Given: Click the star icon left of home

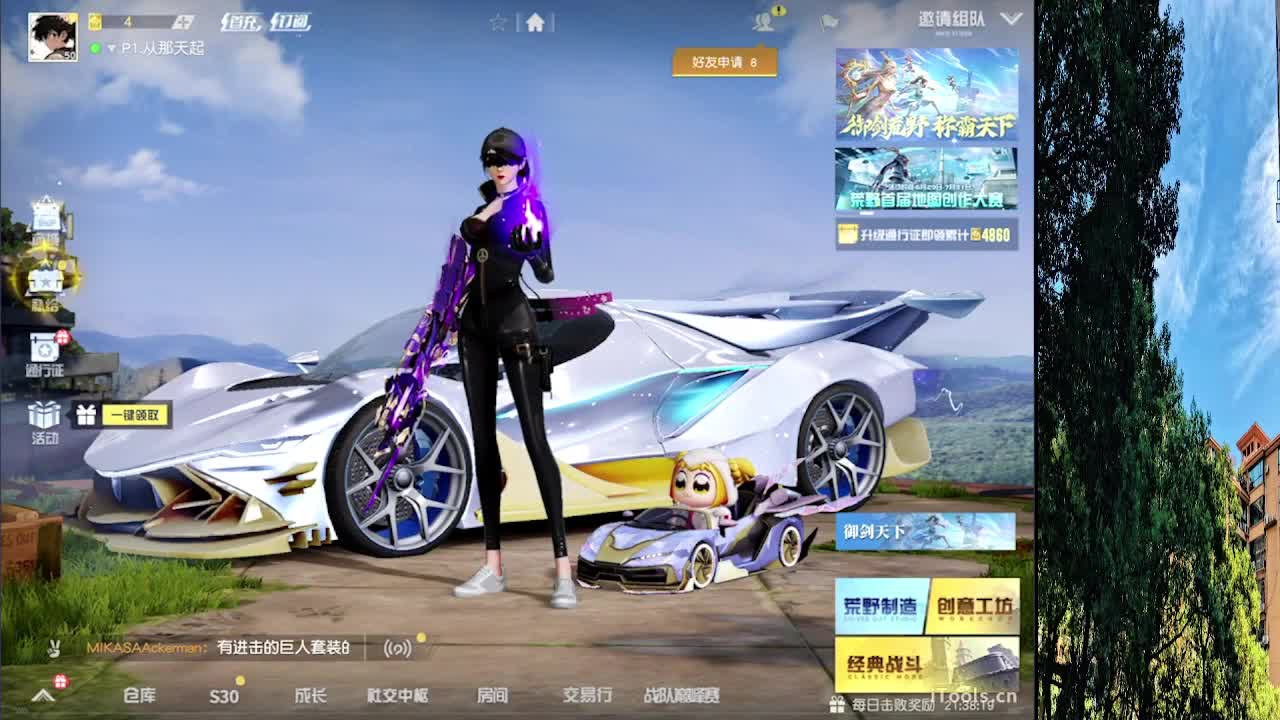Looking at the screenshot, I should [x=497, y=20].
